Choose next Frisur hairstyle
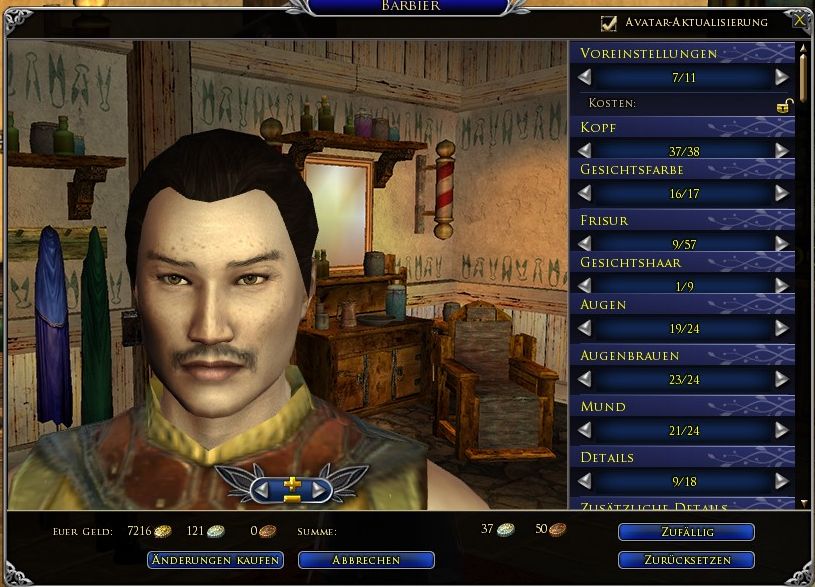This screenshot has height=587, width=815. pyautogui.click(x=781, y=243)
